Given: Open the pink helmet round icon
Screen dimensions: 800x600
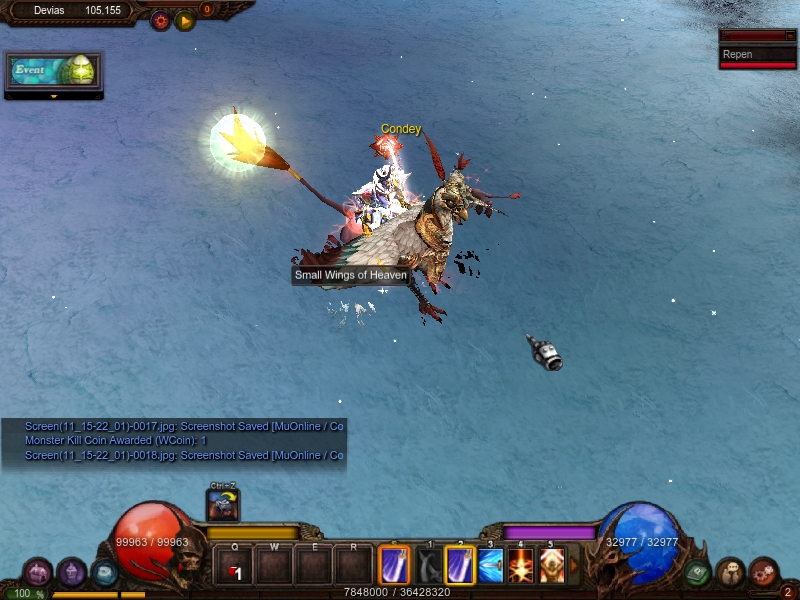Looking at the screenshot, I should 38,573.
